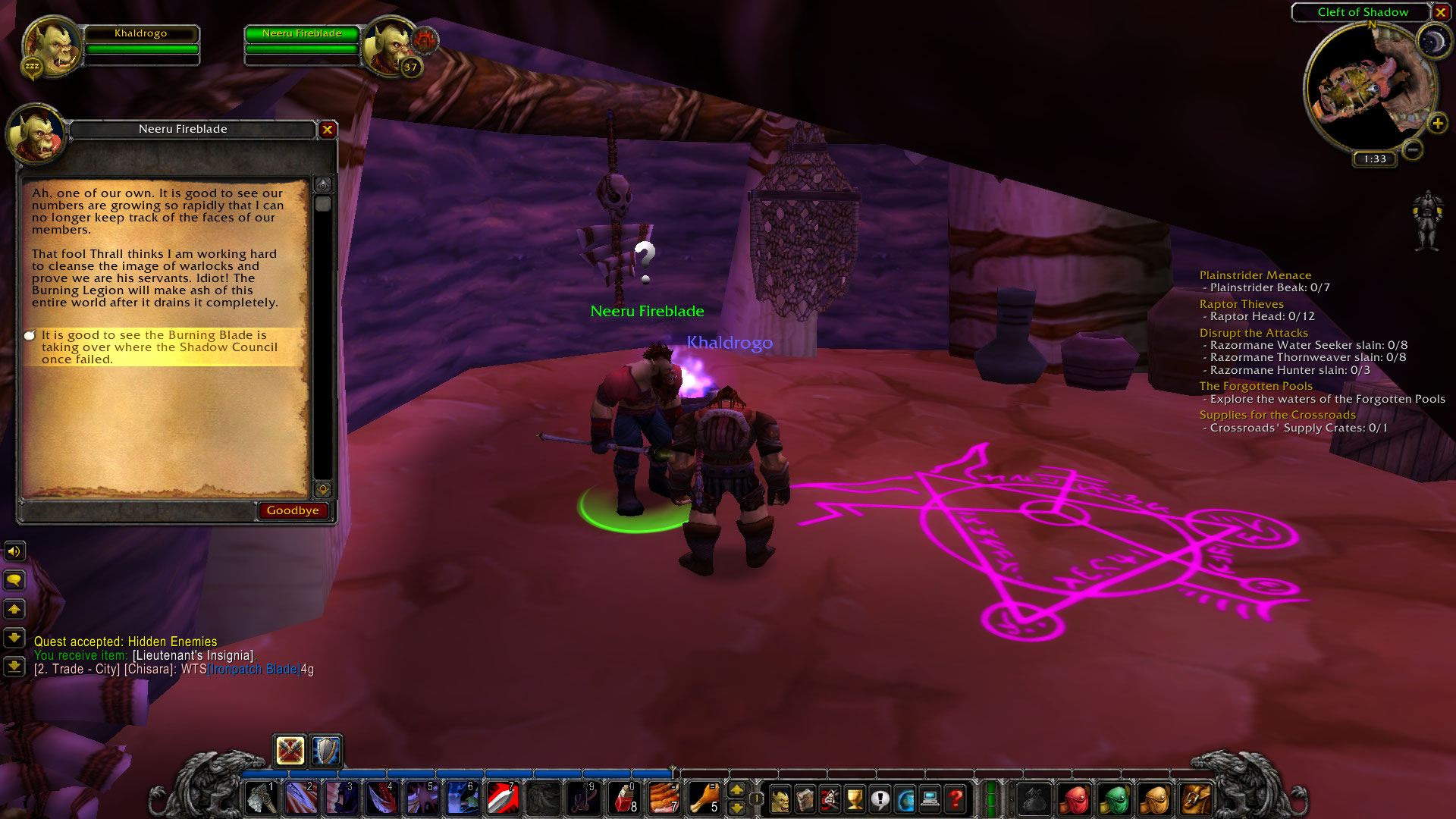Open Character Info via the face icon

(780, 798)
